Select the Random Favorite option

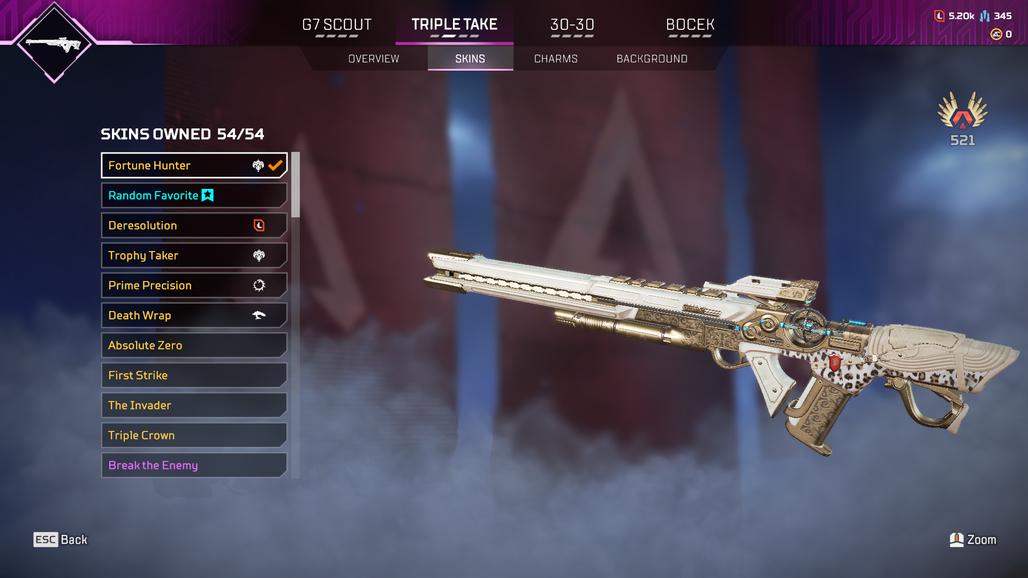point(194,195)
